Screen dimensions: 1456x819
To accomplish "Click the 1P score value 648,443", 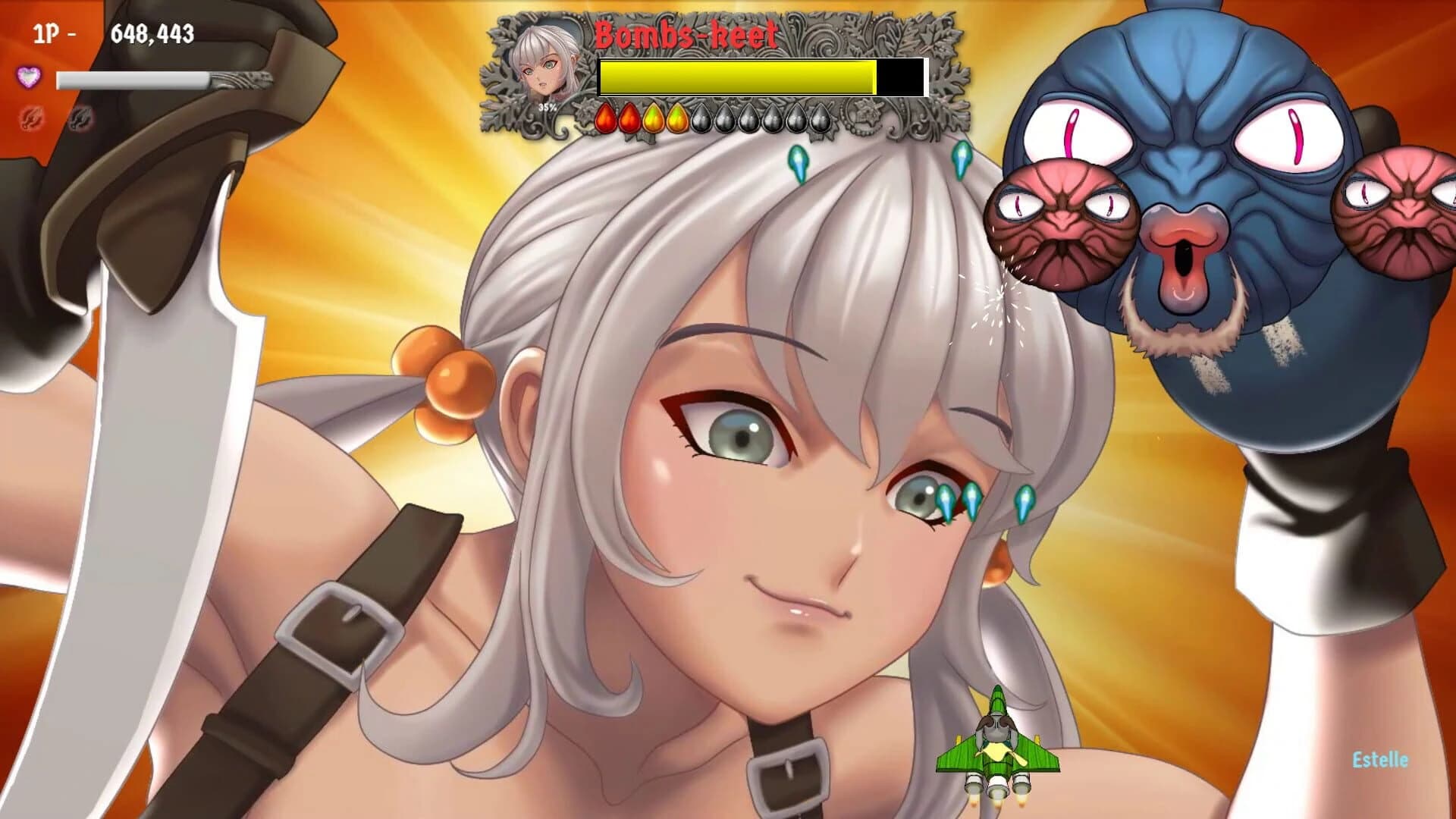I will pyautogui.click(x=152, y=33).
